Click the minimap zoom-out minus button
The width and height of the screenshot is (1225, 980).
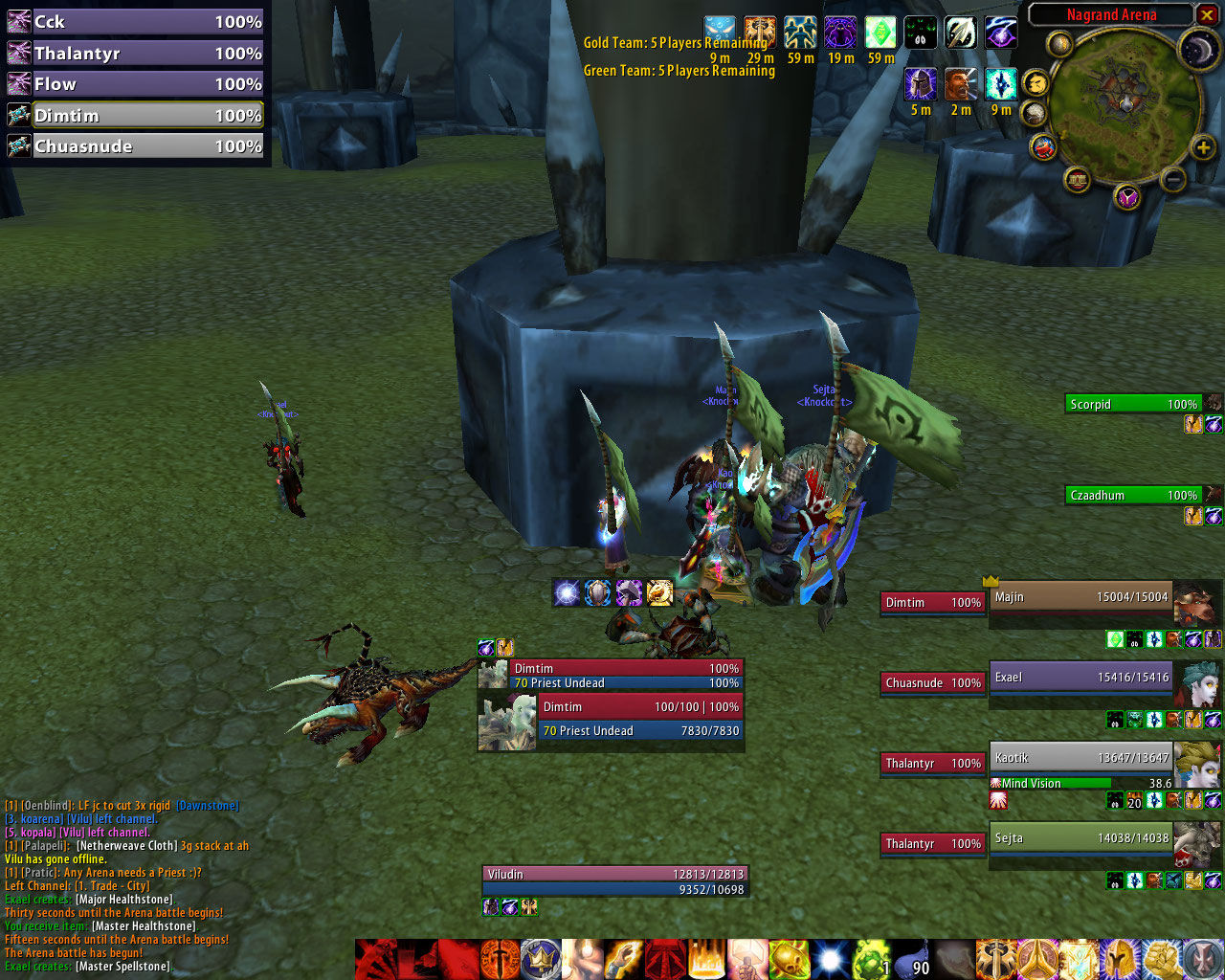coord(1173,178)
